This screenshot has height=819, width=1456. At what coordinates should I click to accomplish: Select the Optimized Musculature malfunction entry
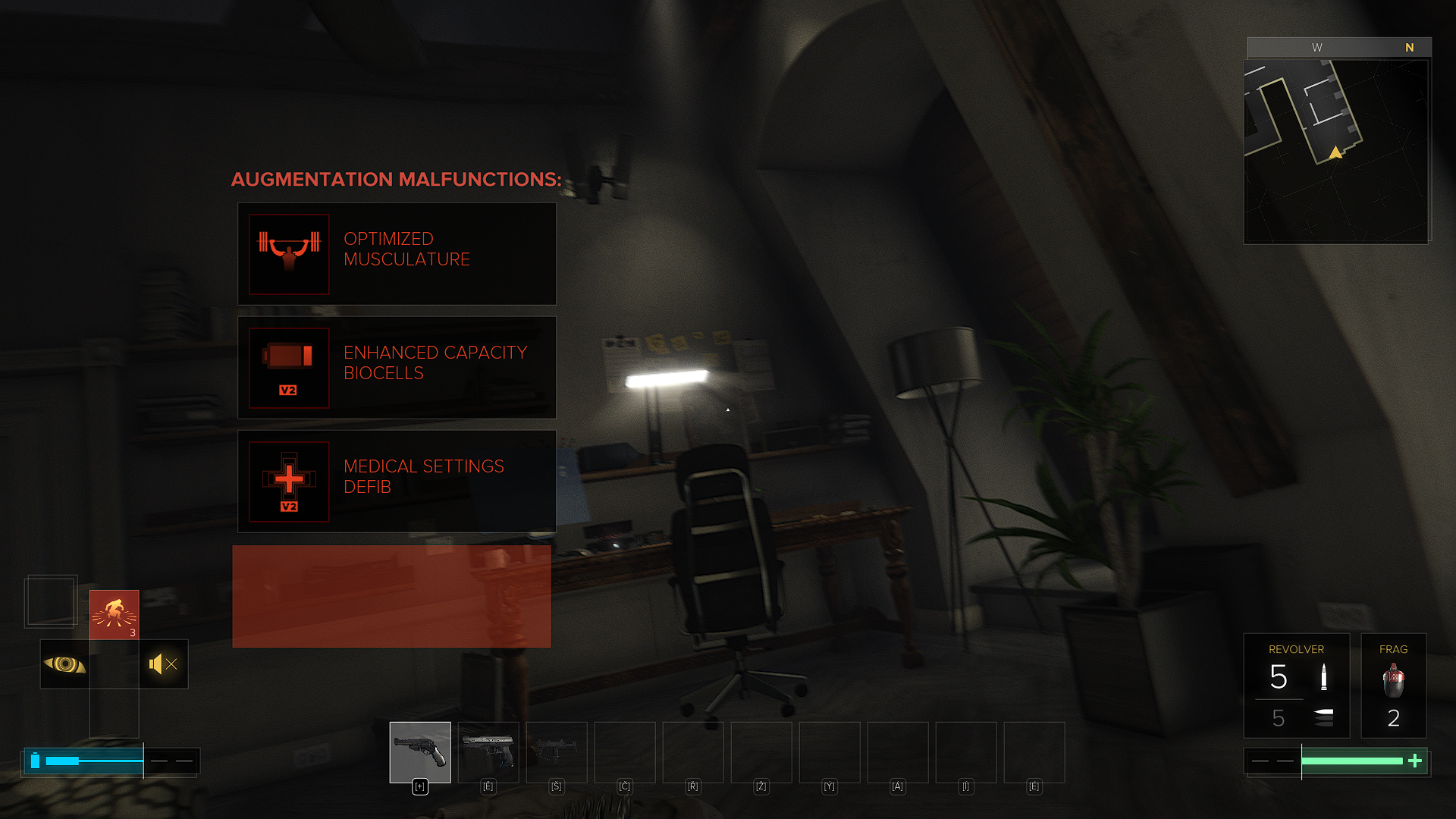tap(397, 253)
